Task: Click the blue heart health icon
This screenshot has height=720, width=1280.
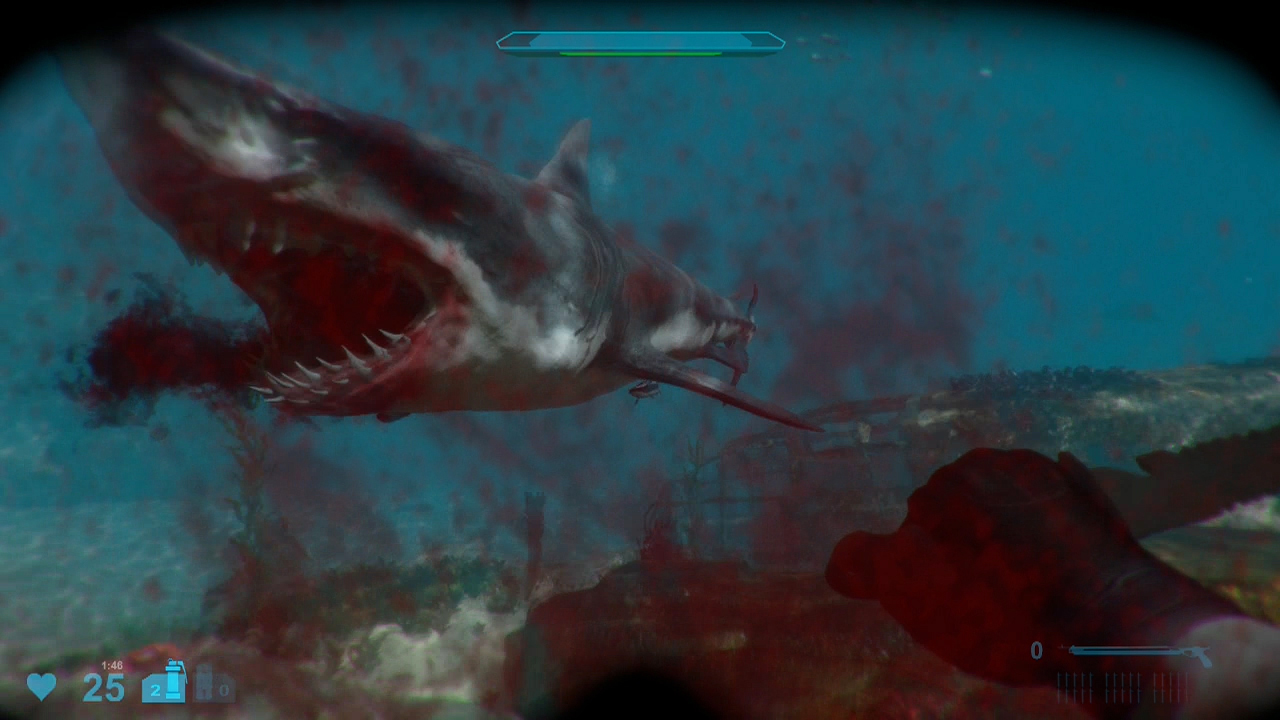Action: coord(40,687)
